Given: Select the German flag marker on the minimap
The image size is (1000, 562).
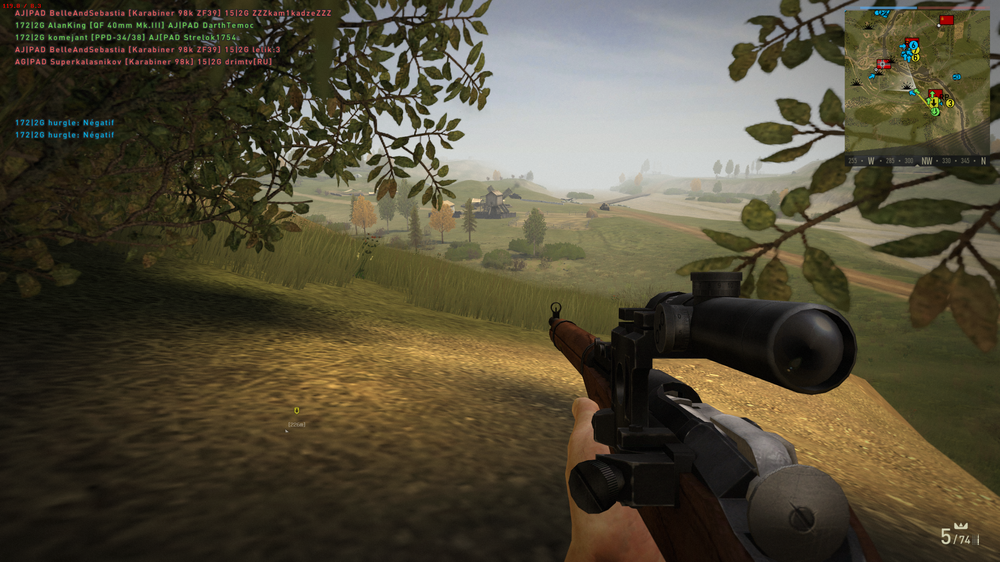Looking at the screenshot, I should pyautogui.click(x=883, y=64).
